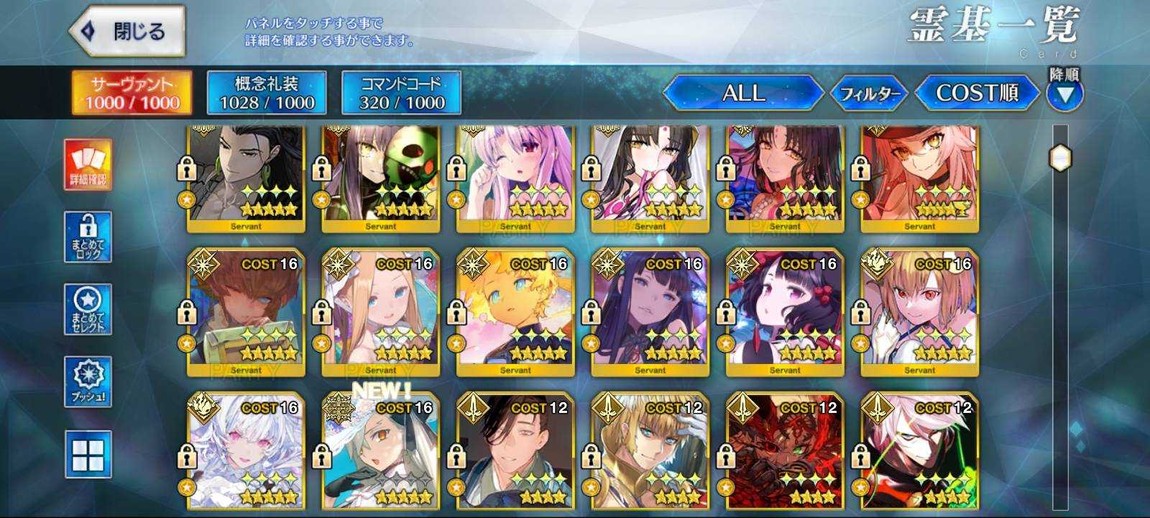
Task: Change sort order via COST順 button
Action: pos(976,94)
